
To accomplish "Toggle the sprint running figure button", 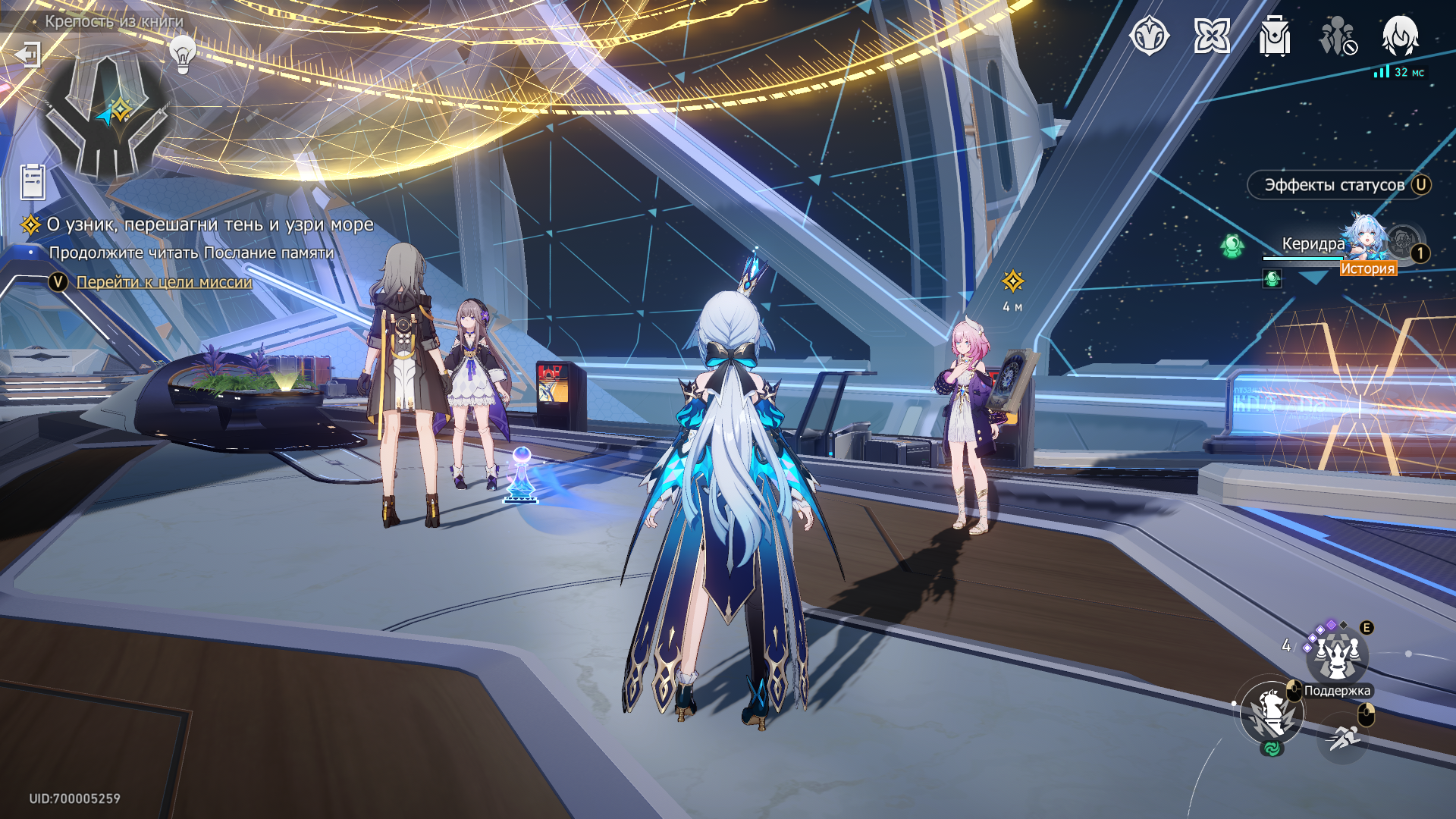I will pos(1343,736).
